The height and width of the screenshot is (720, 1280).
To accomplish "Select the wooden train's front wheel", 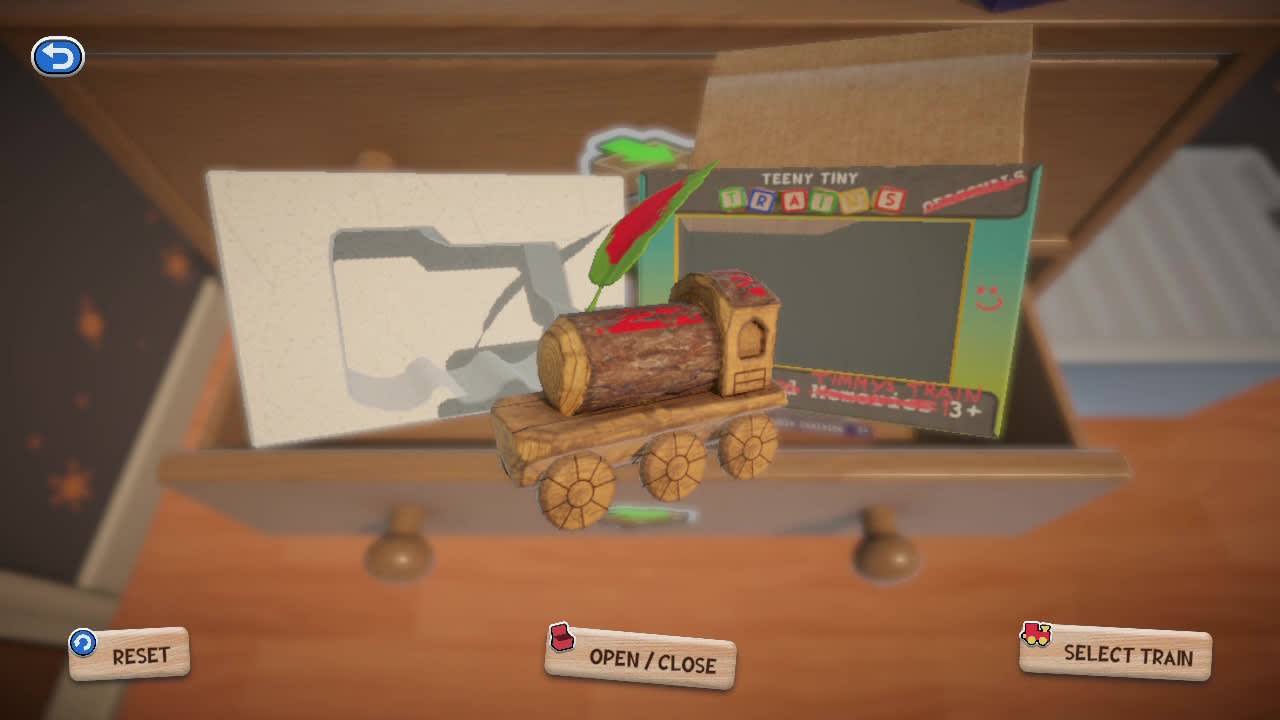I will [x=575, y=492].
